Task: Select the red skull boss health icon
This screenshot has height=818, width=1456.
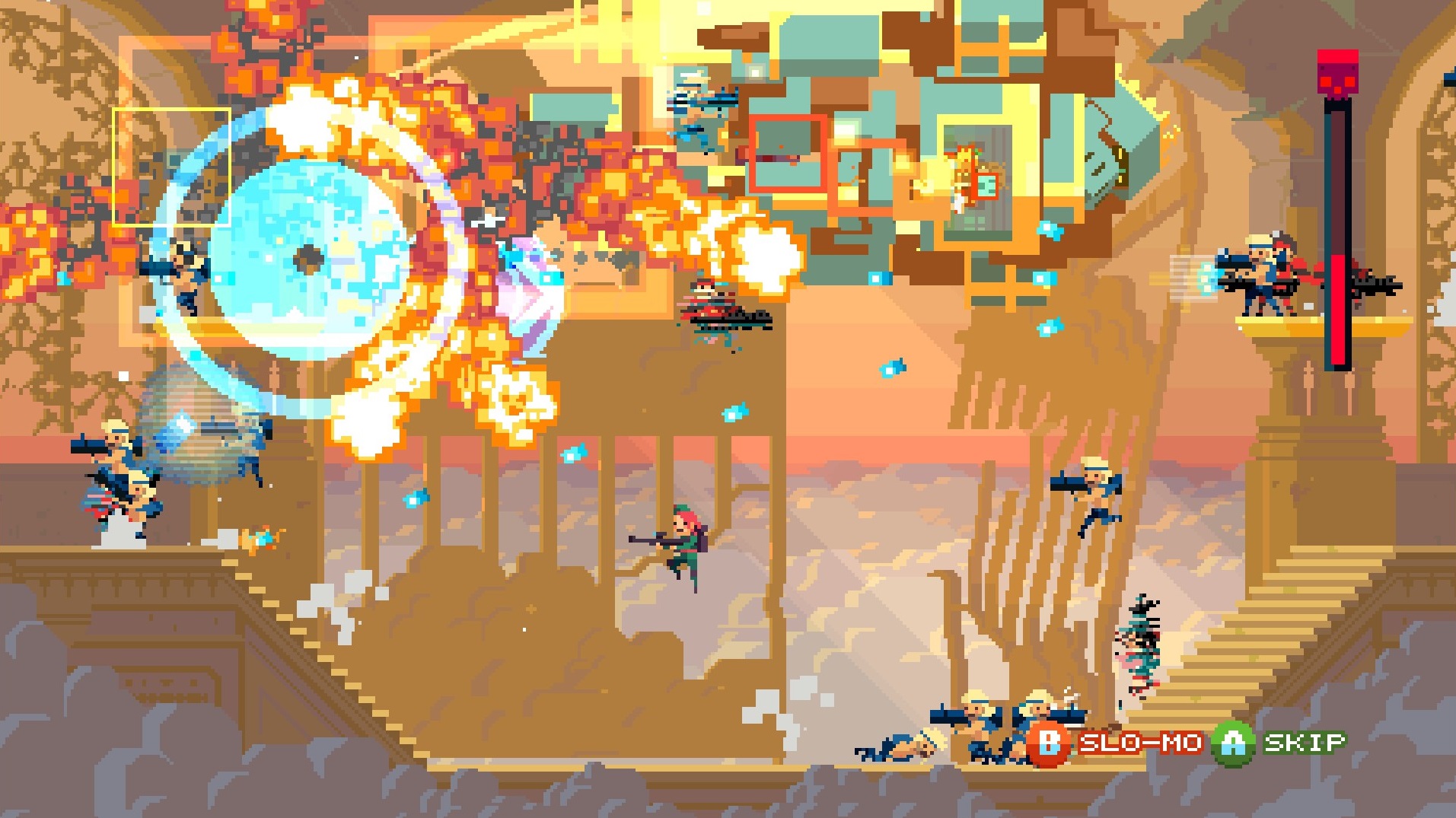Action: coord(1337,72)
